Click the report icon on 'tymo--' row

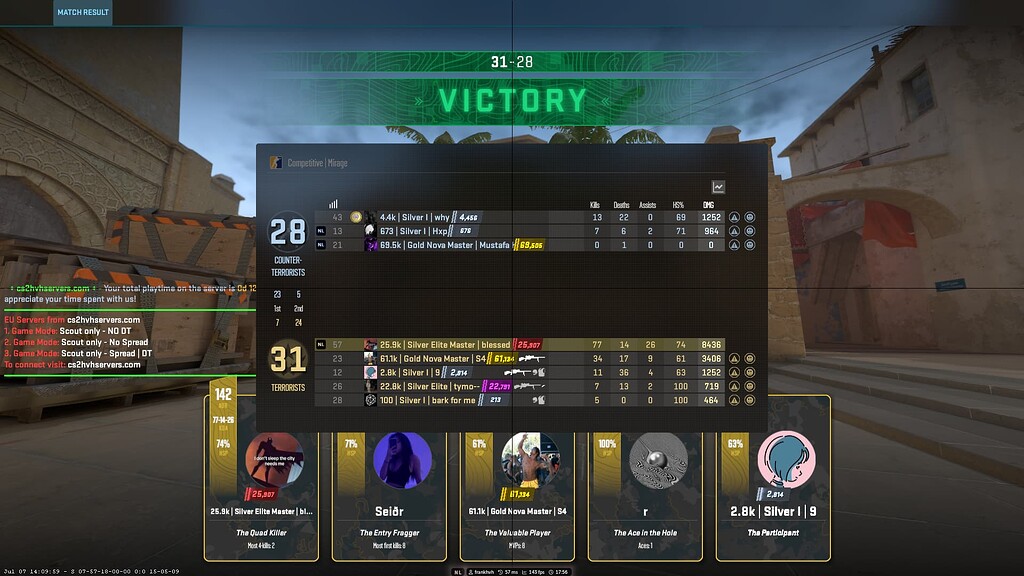734,386
